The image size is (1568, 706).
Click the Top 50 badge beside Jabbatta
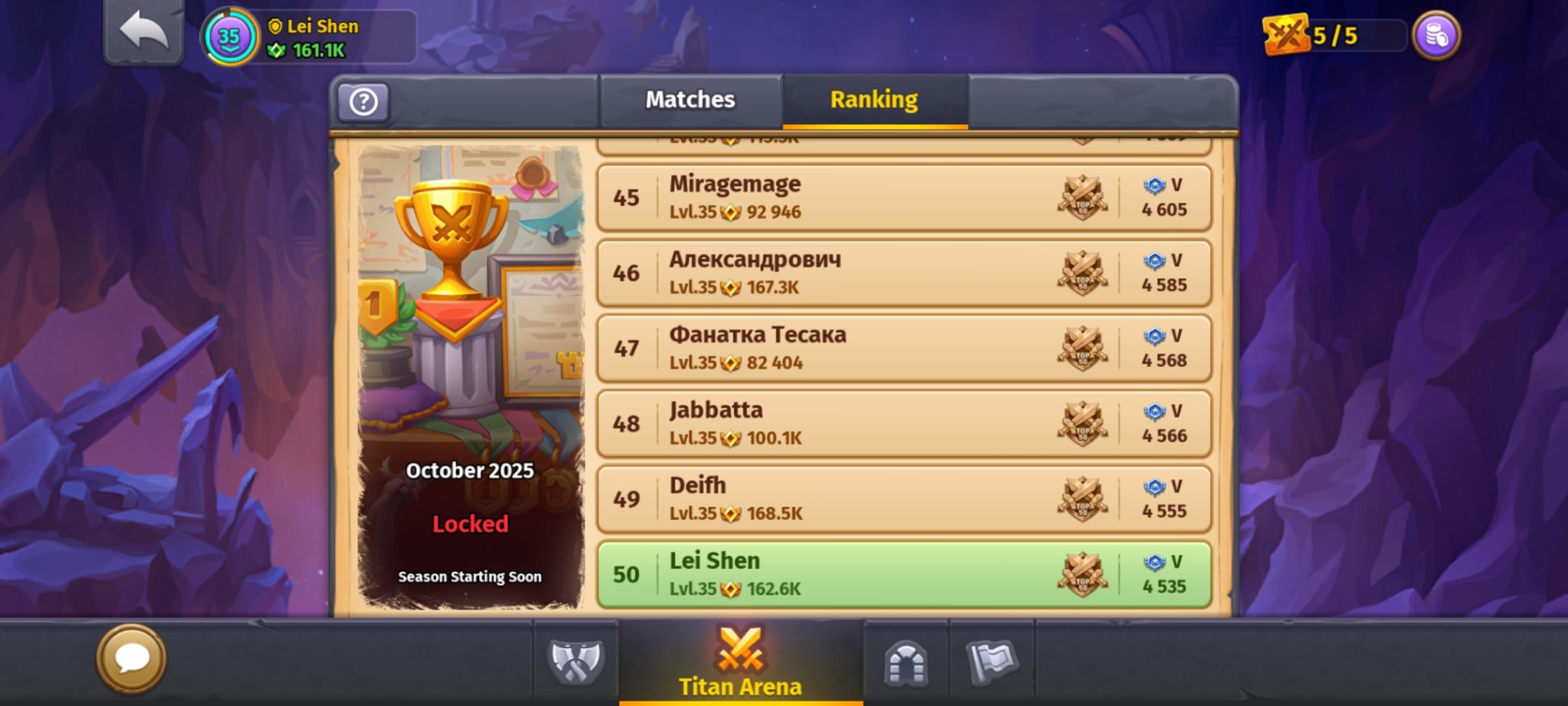(x=1083, y=424)
